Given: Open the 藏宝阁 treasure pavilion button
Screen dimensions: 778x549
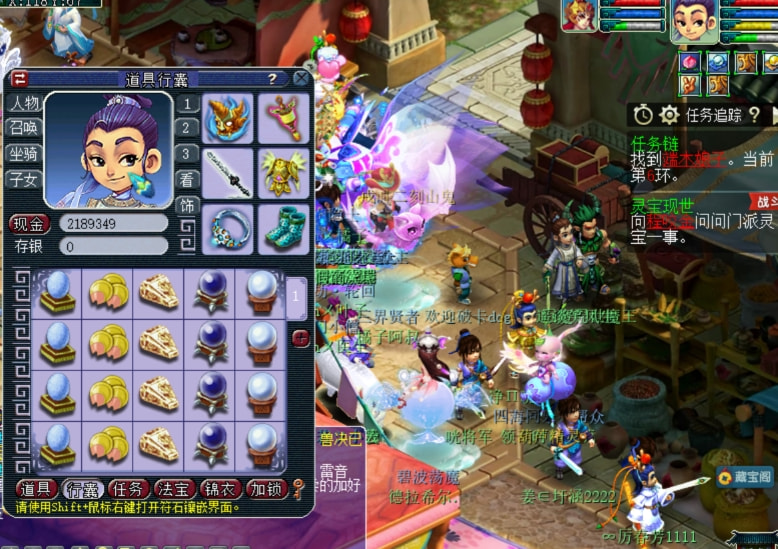Looking at the screenshot, I should [744, 480].
